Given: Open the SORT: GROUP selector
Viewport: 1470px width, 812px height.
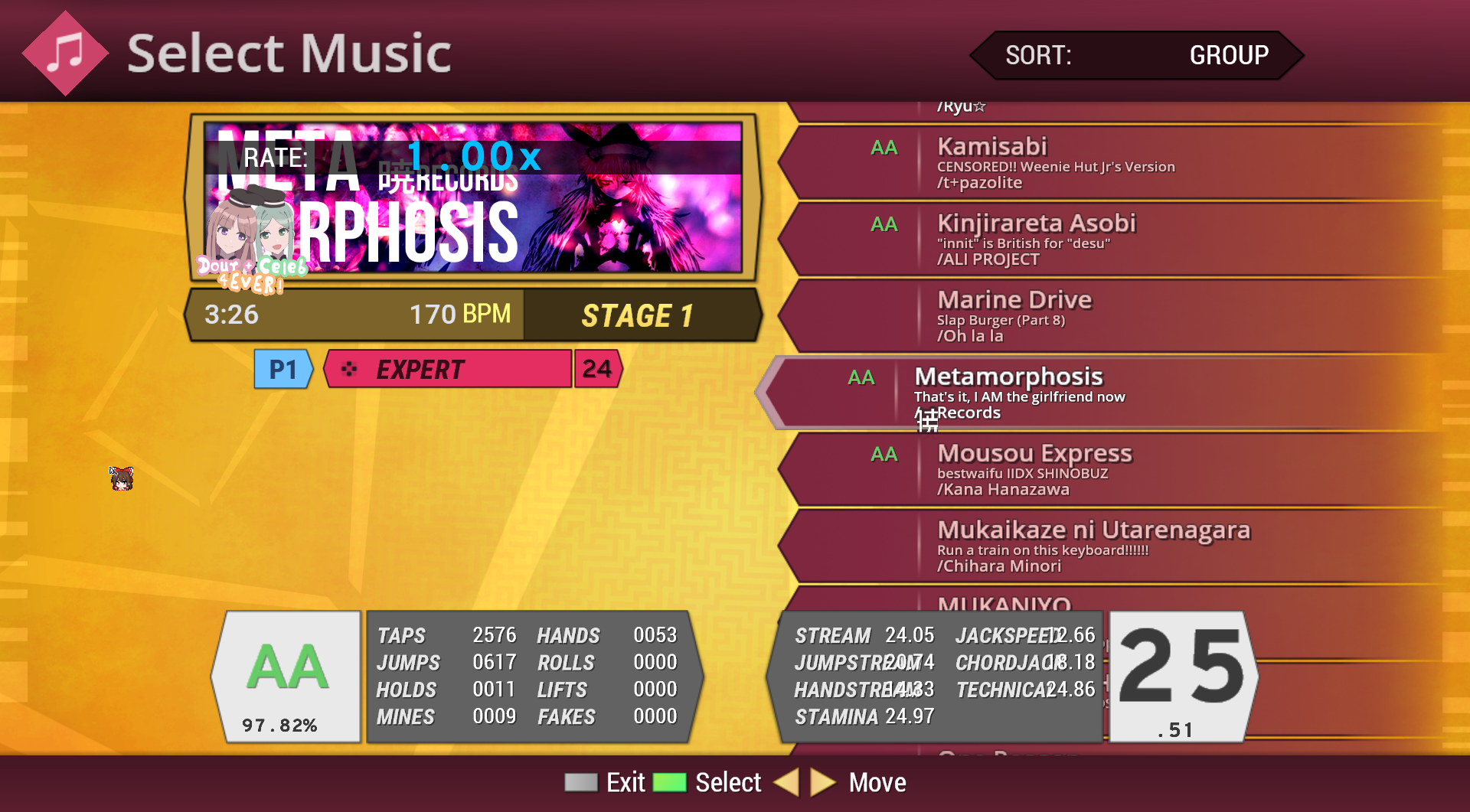Looking at the screenshot, I should coord(1136,55).
